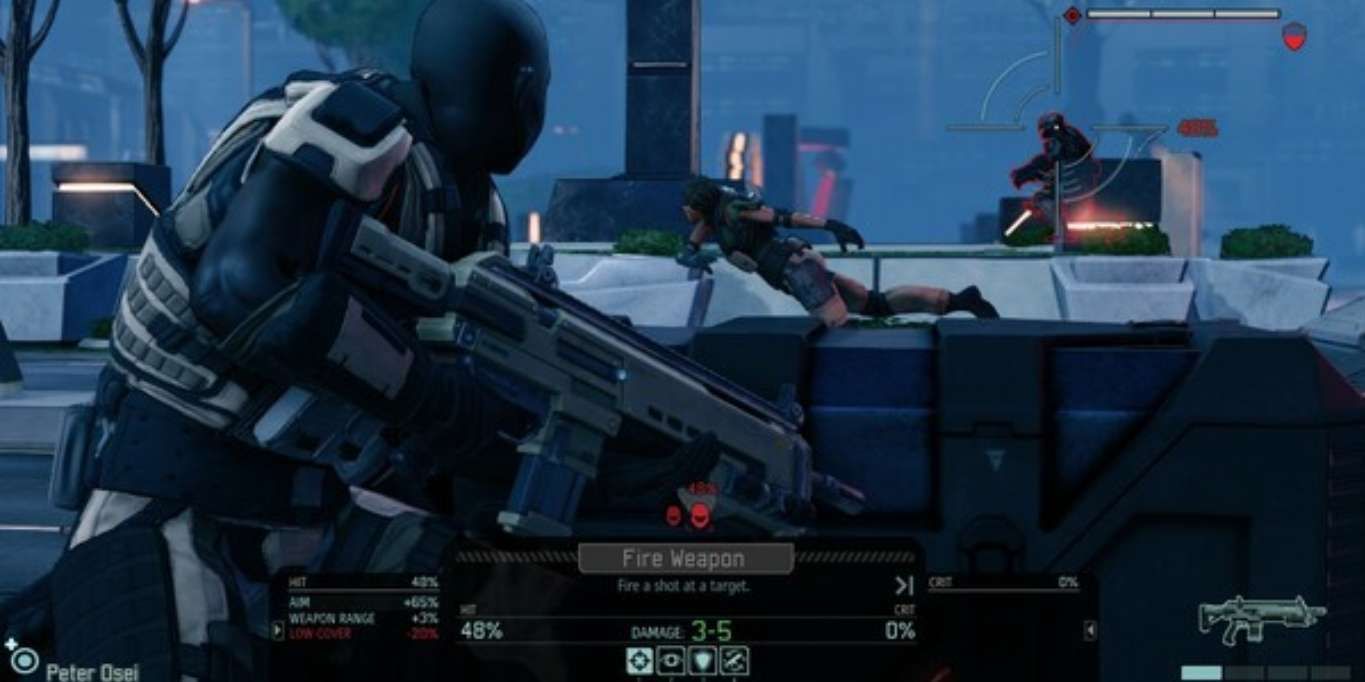Confirm the Fire Weapon shot
Image resolution: width=1365 pixels, height=682 pixels.
(685, 558)
